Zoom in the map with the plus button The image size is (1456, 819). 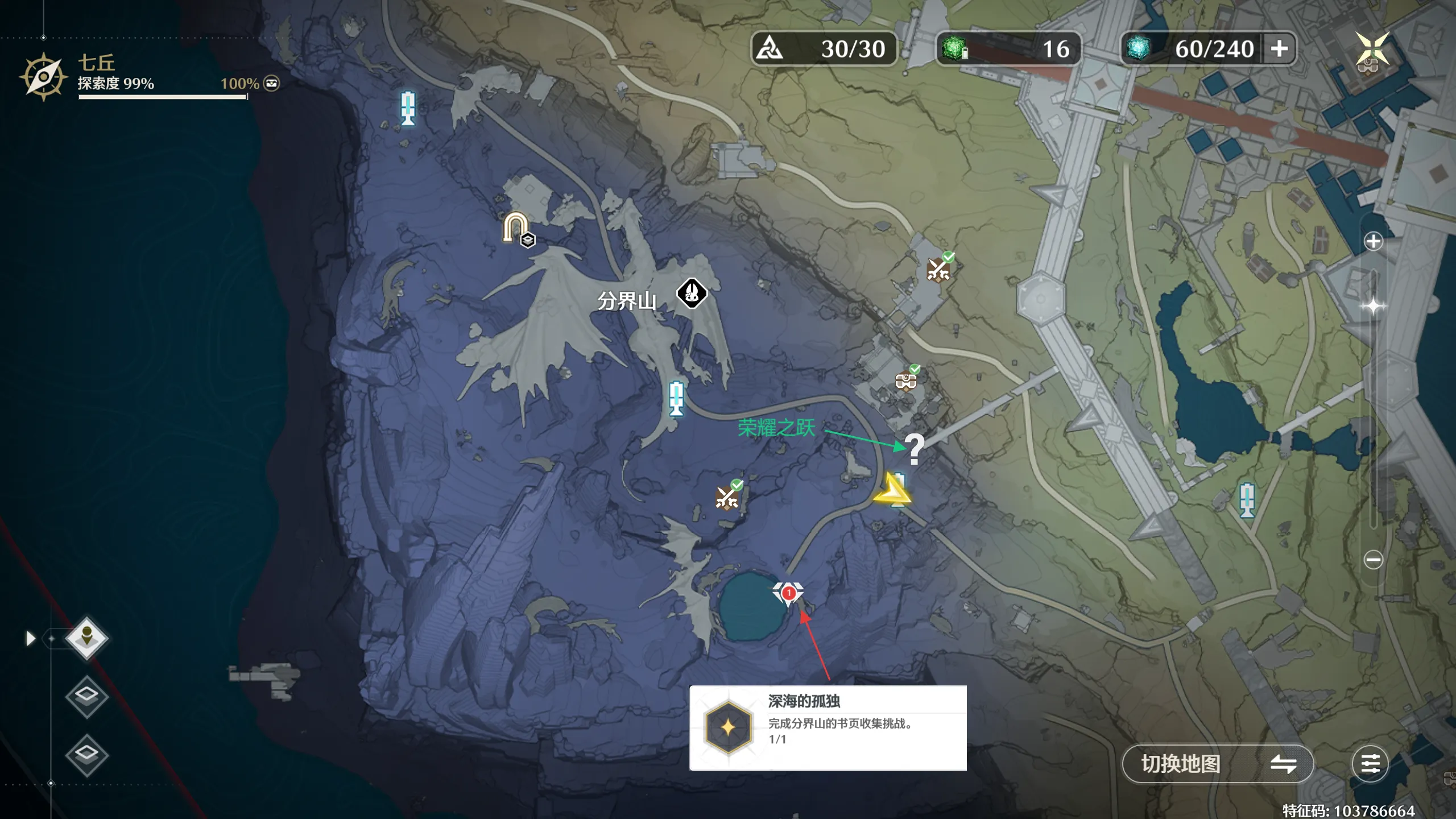(1373, 242)
